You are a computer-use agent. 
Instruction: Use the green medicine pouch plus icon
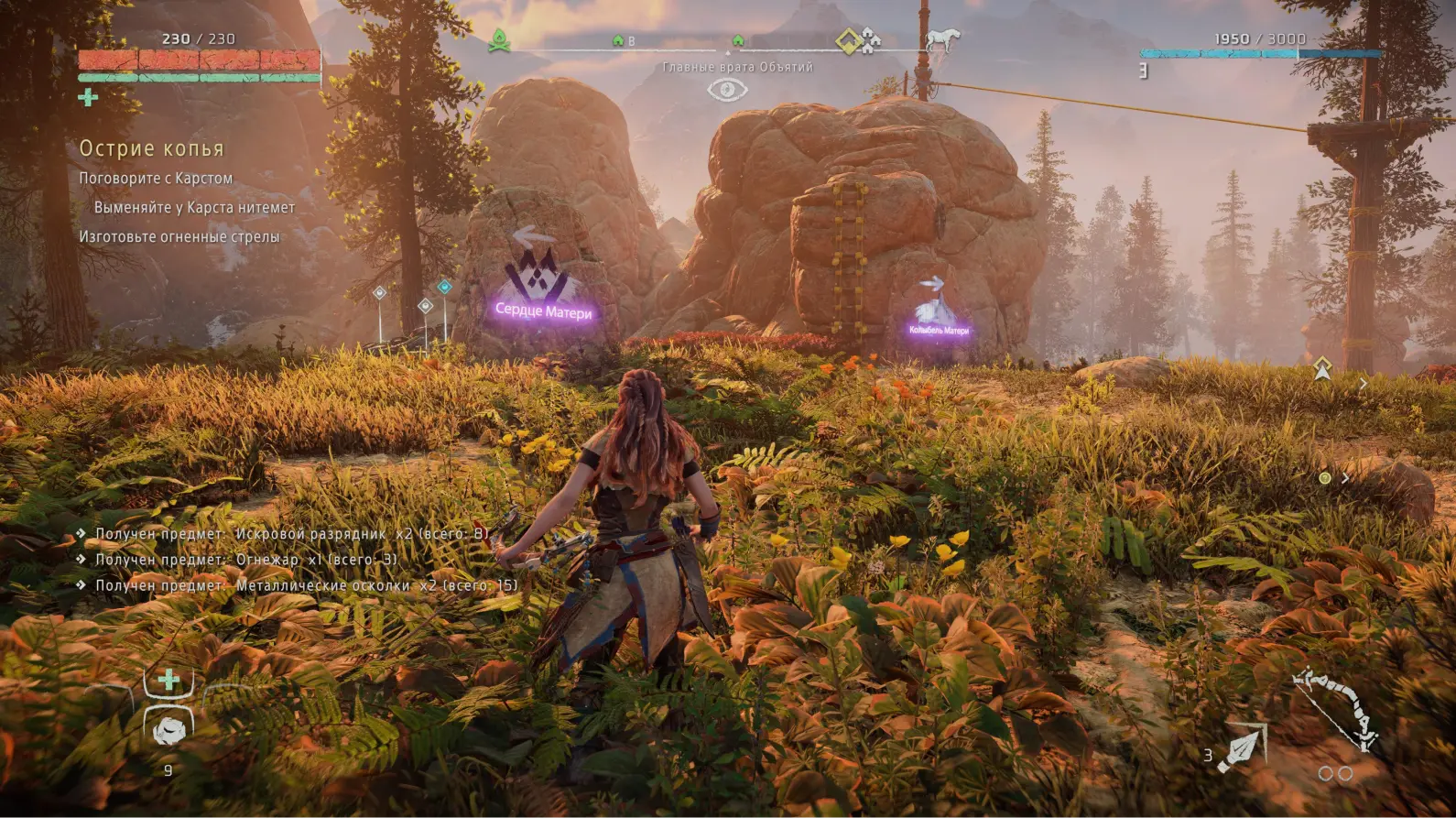[x=168, y=680]
